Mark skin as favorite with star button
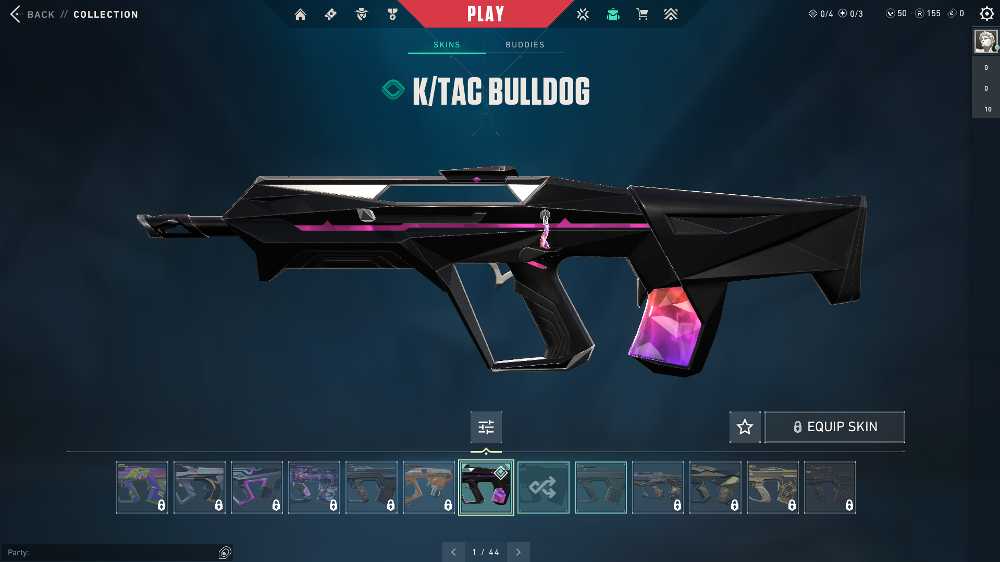Image resolution: width=1000 pixels, height=562 pixels. (x=745, y=427)
